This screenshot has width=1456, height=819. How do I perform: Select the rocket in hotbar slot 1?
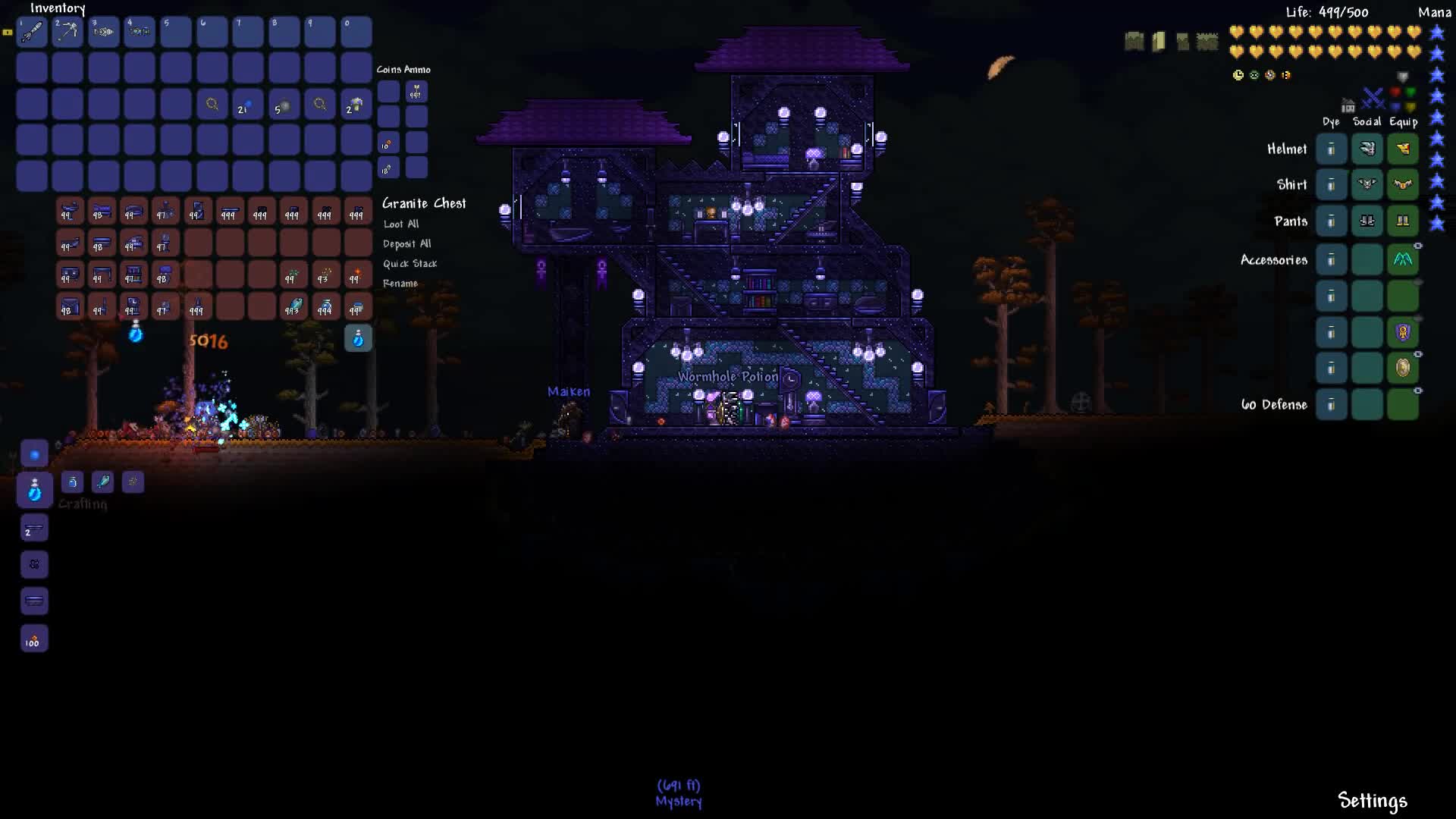(x=32, y=32)
